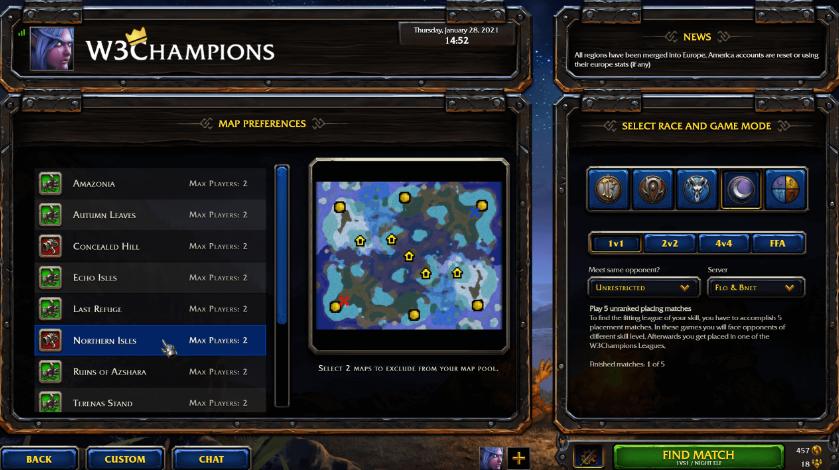Go back with the Back button

tap(39, 459)
